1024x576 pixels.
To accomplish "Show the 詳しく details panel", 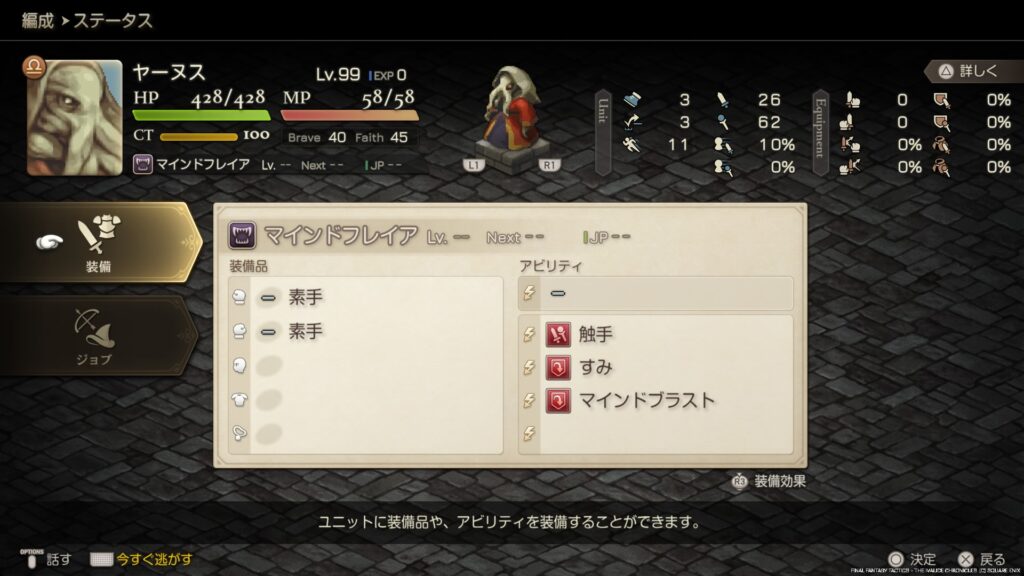I will click(x=967, y=71).
